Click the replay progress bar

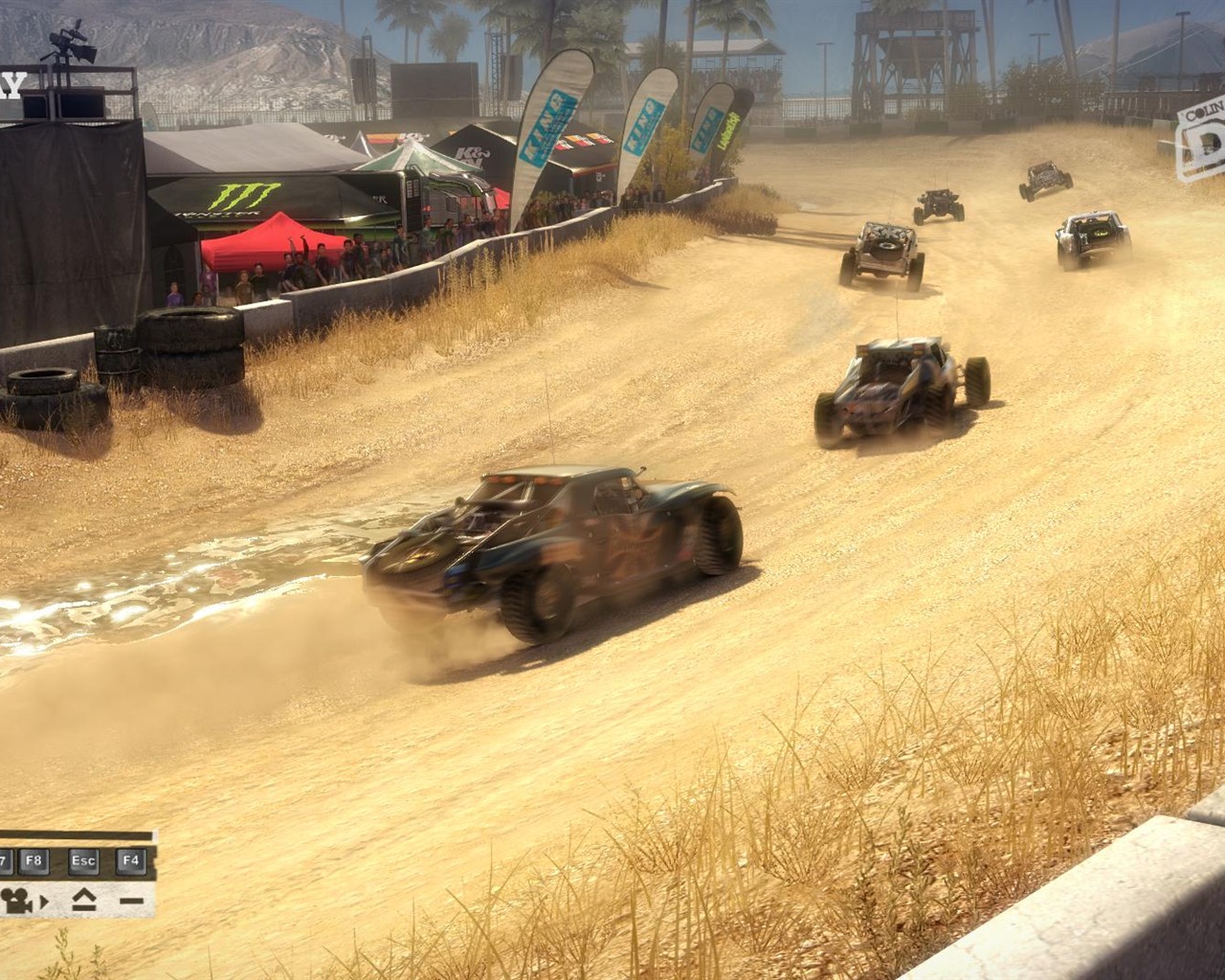(x=77, y=835)
